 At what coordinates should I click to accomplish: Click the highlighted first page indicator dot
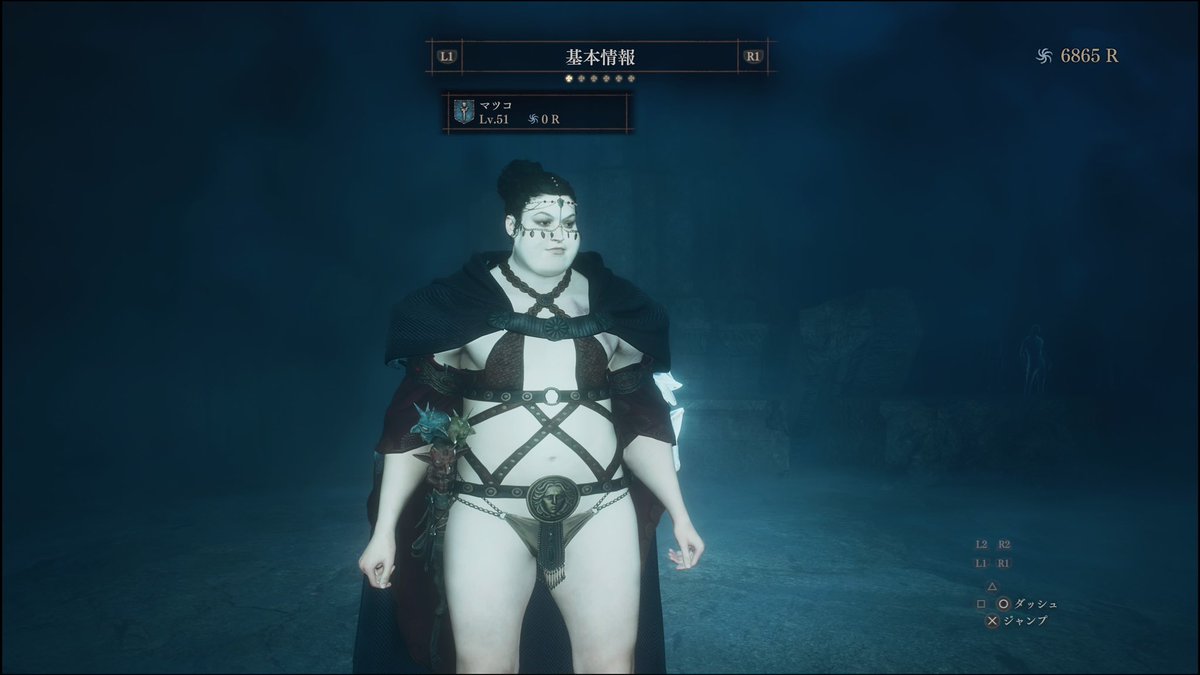pos(568,77)
